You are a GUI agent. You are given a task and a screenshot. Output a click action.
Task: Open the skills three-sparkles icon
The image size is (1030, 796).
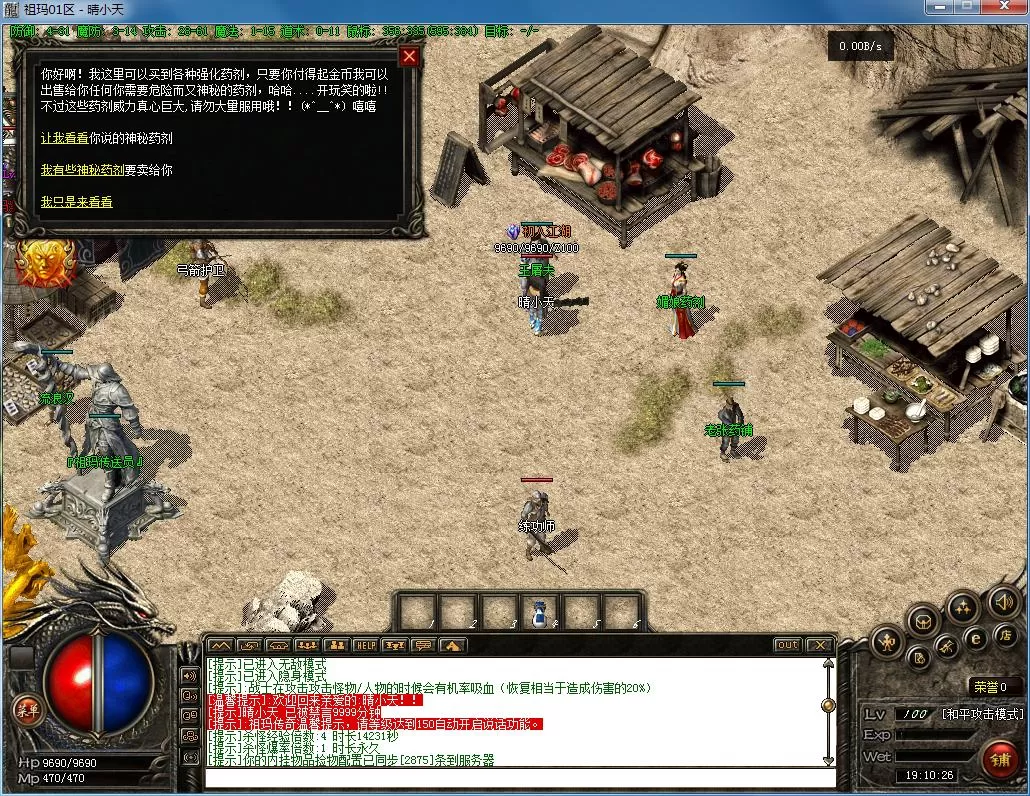click(x=962, y=605)
